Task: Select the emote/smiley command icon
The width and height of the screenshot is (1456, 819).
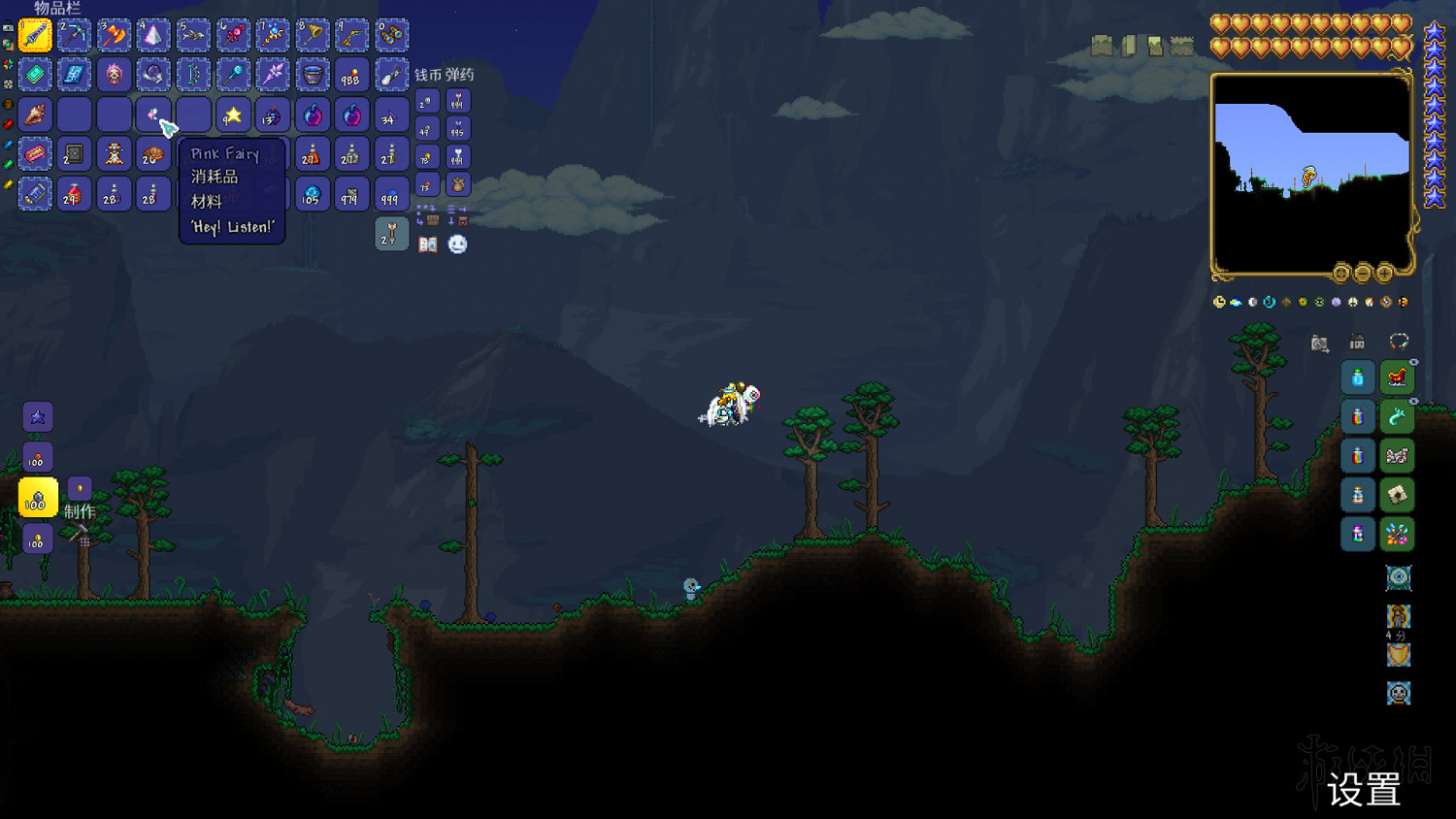Action: [456, 244]
